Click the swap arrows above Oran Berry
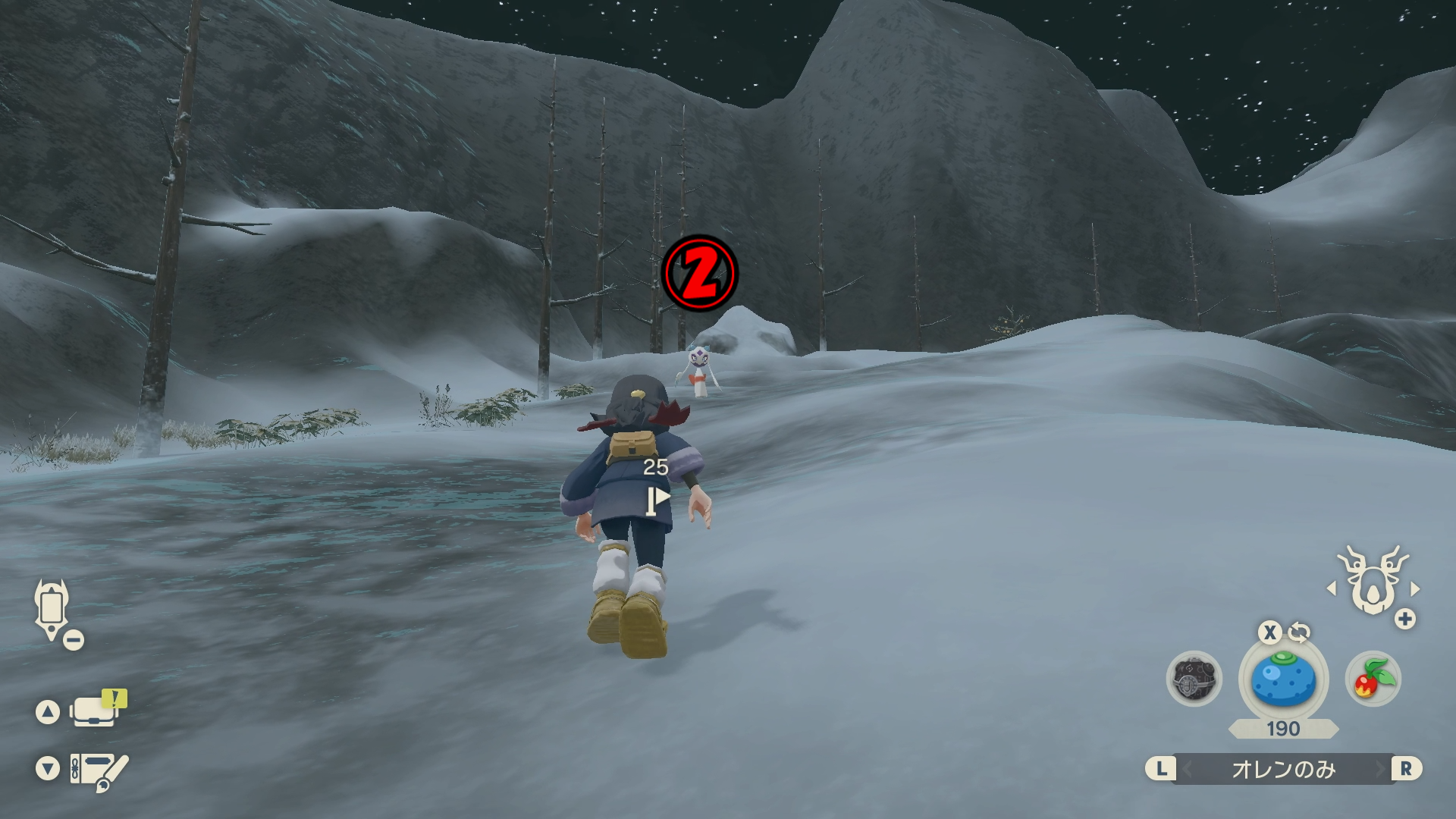Screen dimensions: 1456x819 1299,632
